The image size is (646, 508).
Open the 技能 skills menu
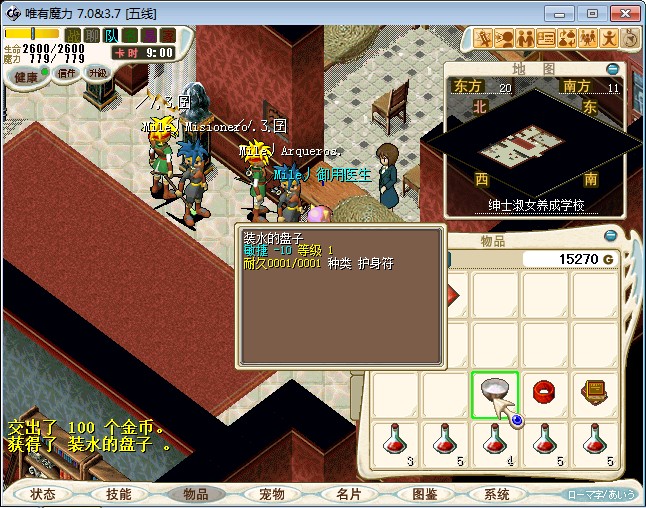tap(118, 494)
